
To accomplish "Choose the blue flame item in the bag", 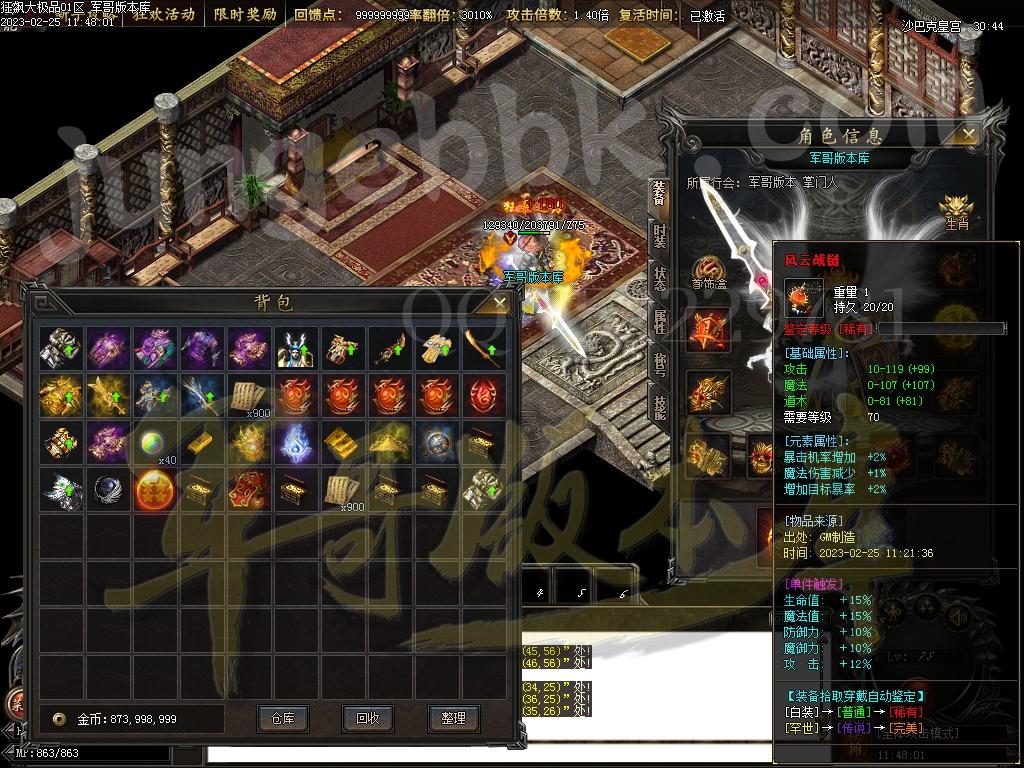I will click(x=296, y=442).
